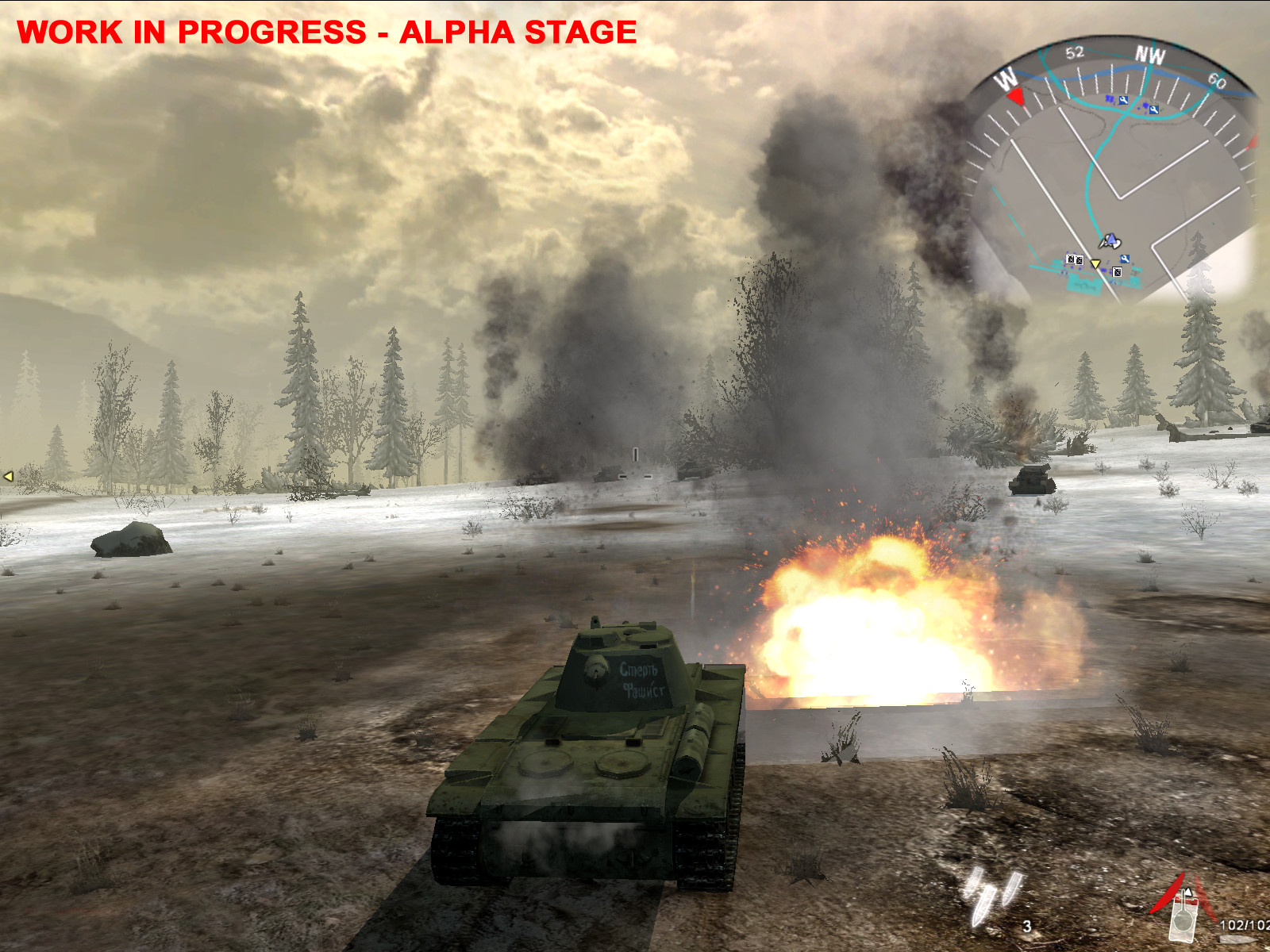Screen dimensions: 1270x952
Task: Select the left wrench repair icon on the minimap
Action: pos(1123,100)
